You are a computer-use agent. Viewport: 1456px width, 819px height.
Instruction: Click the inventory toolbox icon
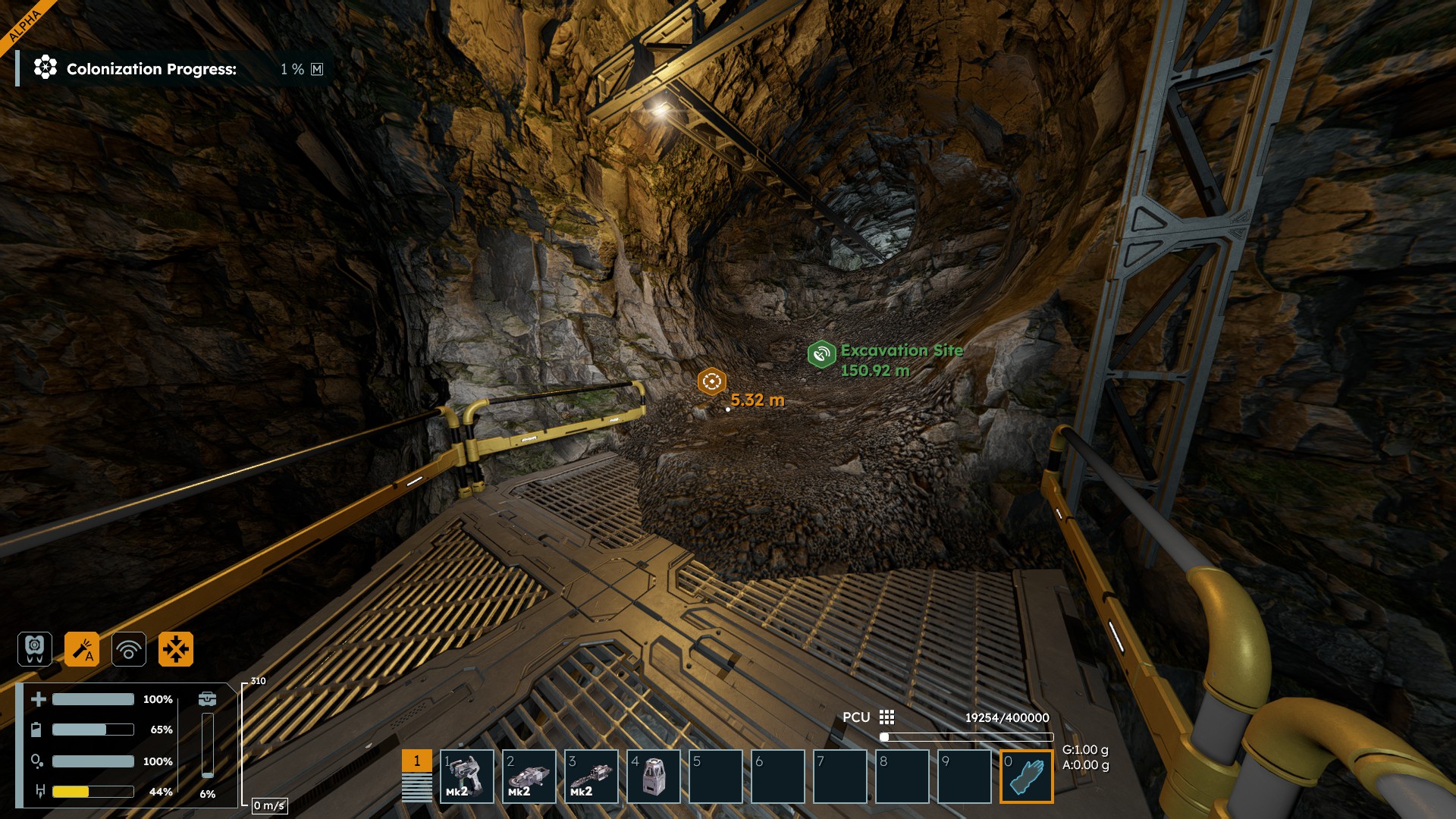[207, 699]
